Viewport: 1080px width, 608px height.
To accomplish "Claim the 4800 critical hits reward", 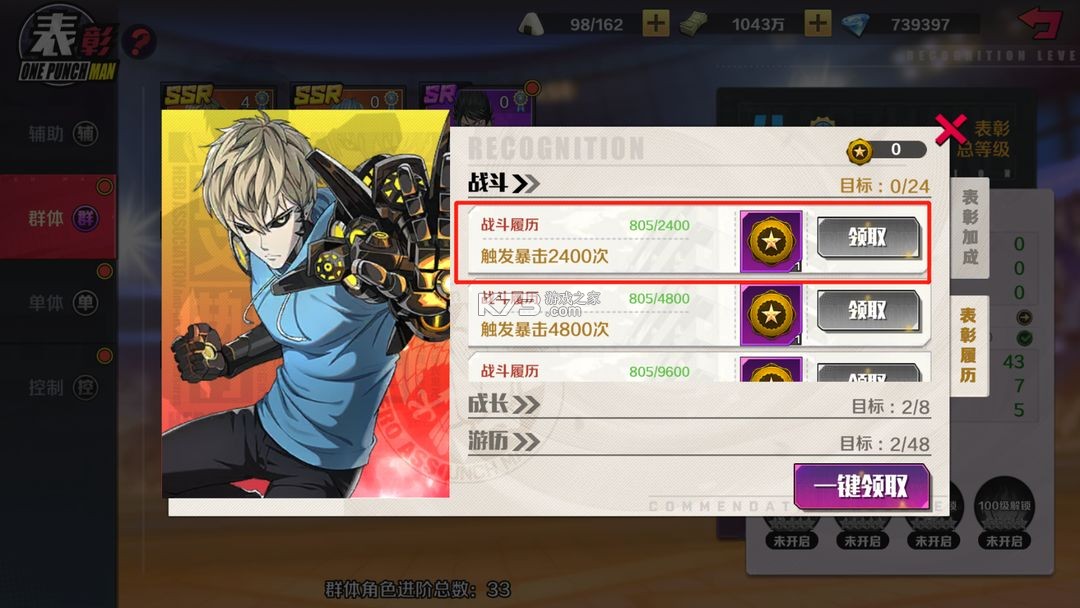I will (867, 311).
